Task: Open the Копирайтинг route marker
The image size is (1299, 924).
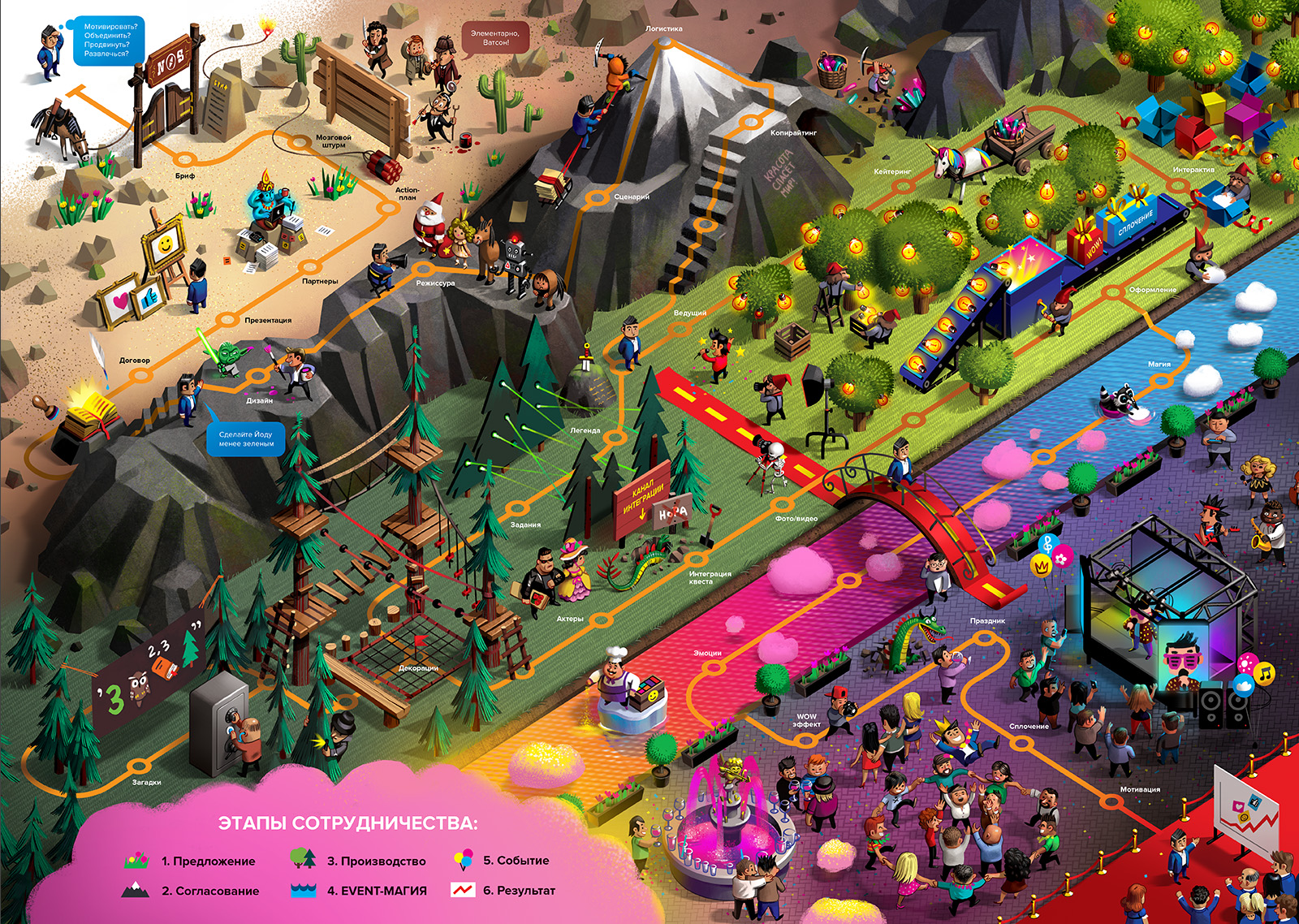Action: 749,123
